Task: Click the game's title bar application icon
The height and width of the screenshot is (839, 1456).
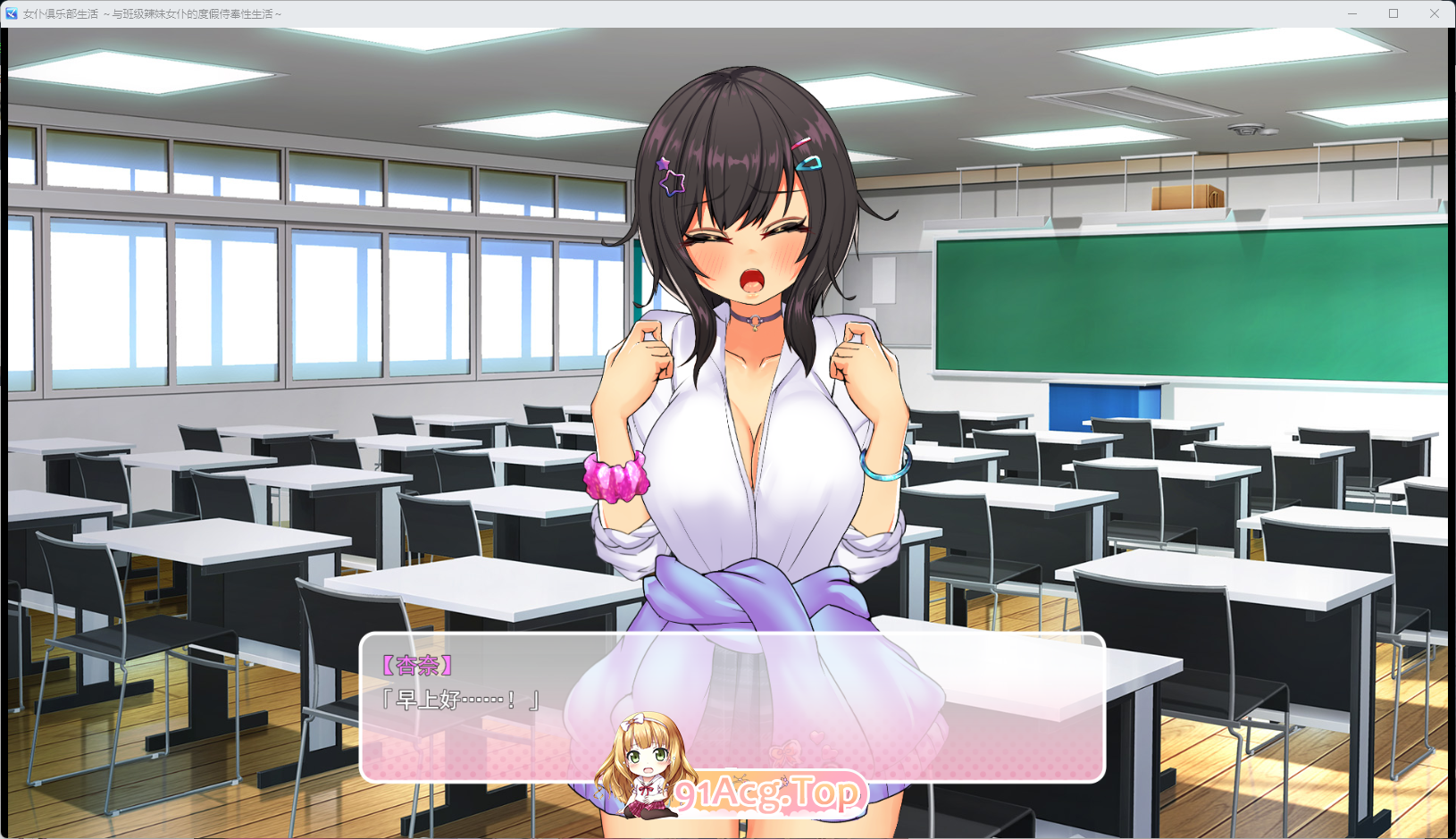Action: tap(11, 13)
